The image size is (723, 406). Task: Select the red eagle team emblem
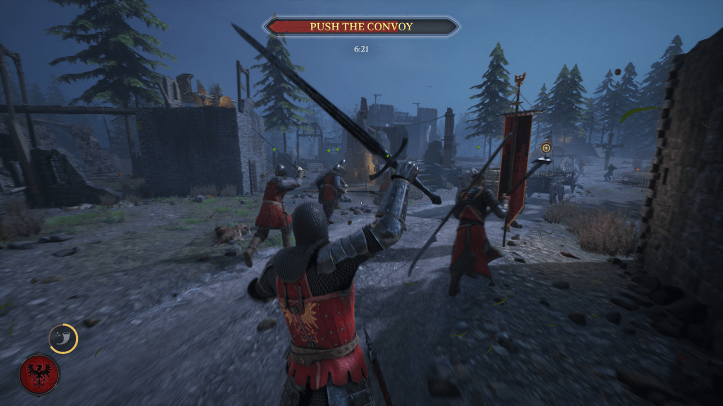tap(39, 374)
